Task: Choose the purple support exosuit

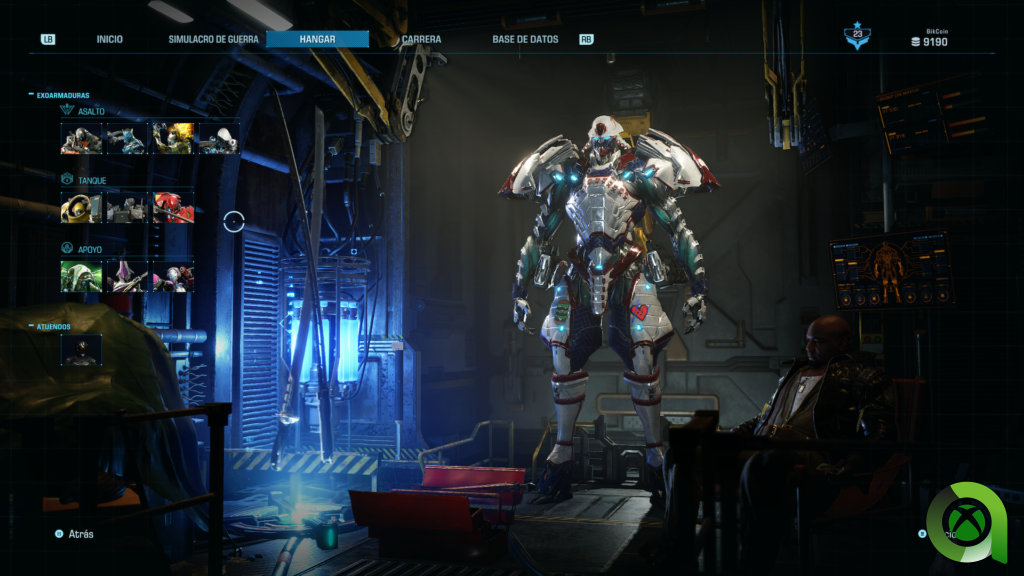Action: (126, 276)
